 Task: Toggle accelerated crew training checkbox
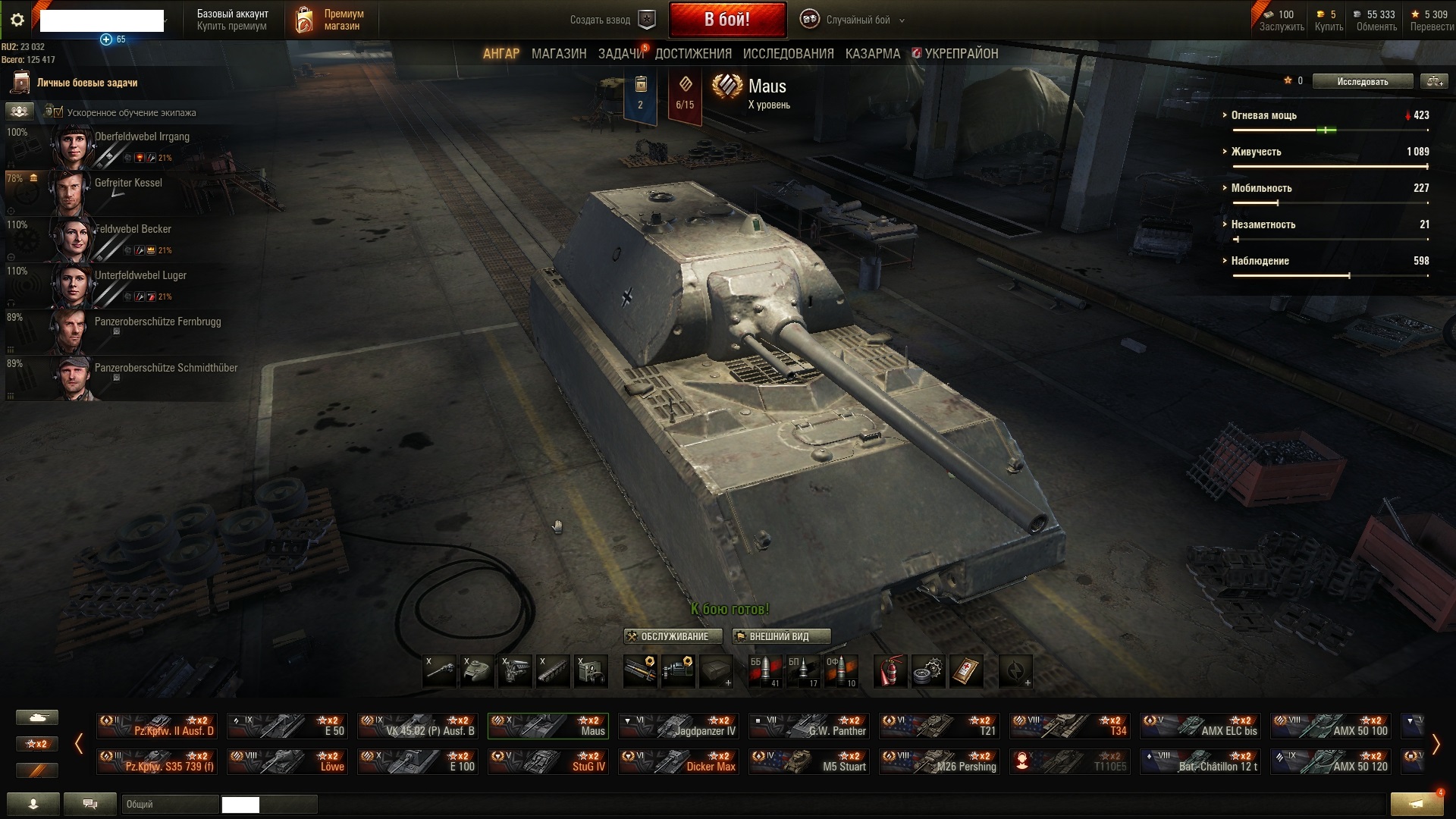point(58,112)
